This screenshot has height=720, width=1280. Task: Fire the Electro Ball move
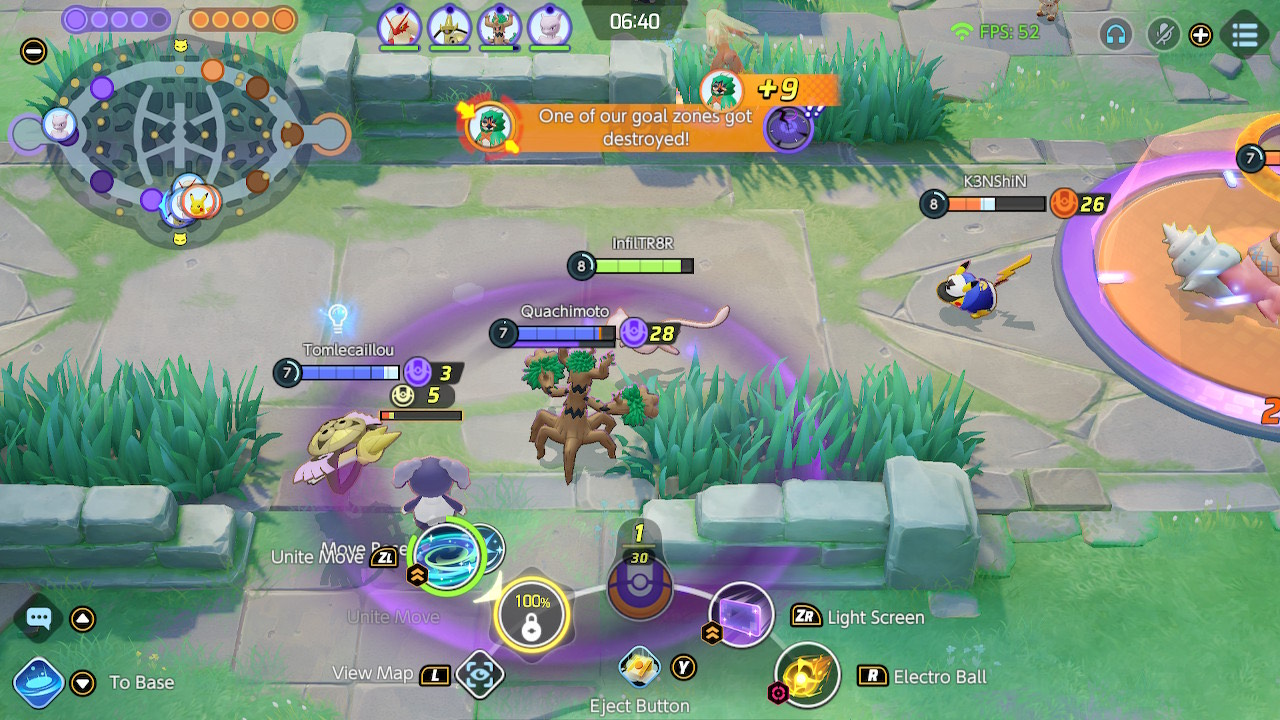point(806,675)
